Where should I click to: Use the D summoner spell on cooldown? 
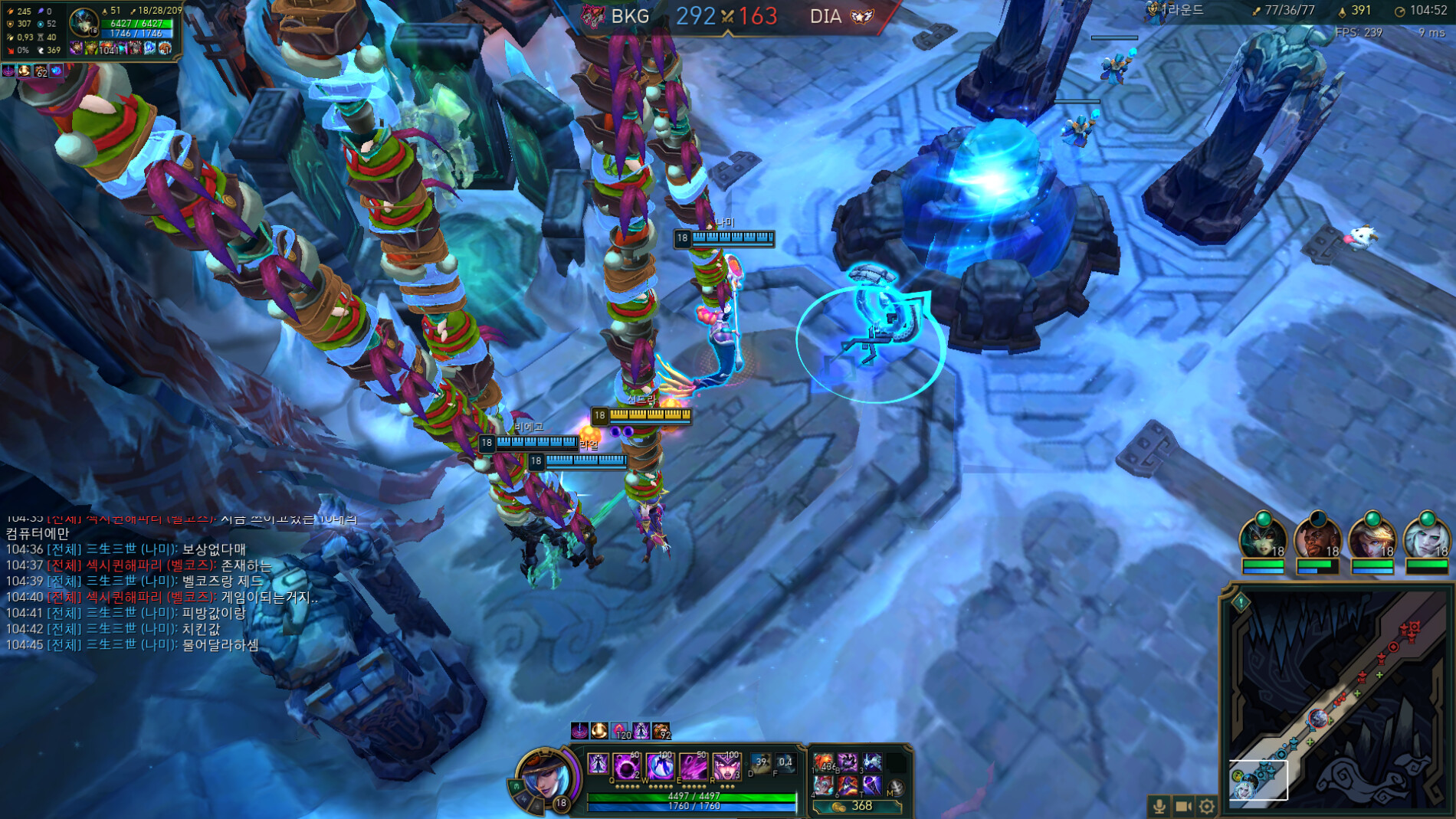760,764
